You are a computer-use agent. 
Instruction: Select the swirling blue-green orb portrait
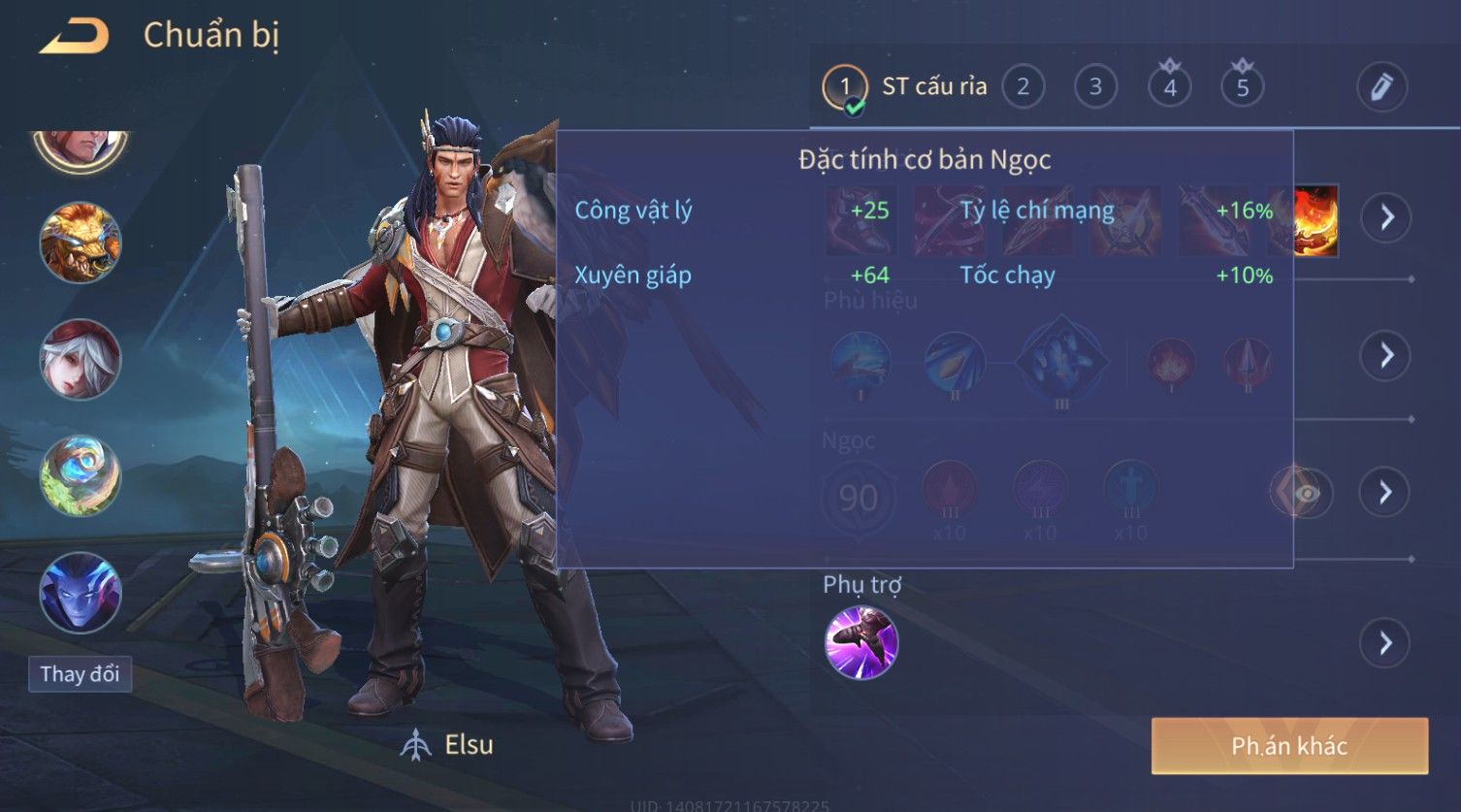click(80, 475)
